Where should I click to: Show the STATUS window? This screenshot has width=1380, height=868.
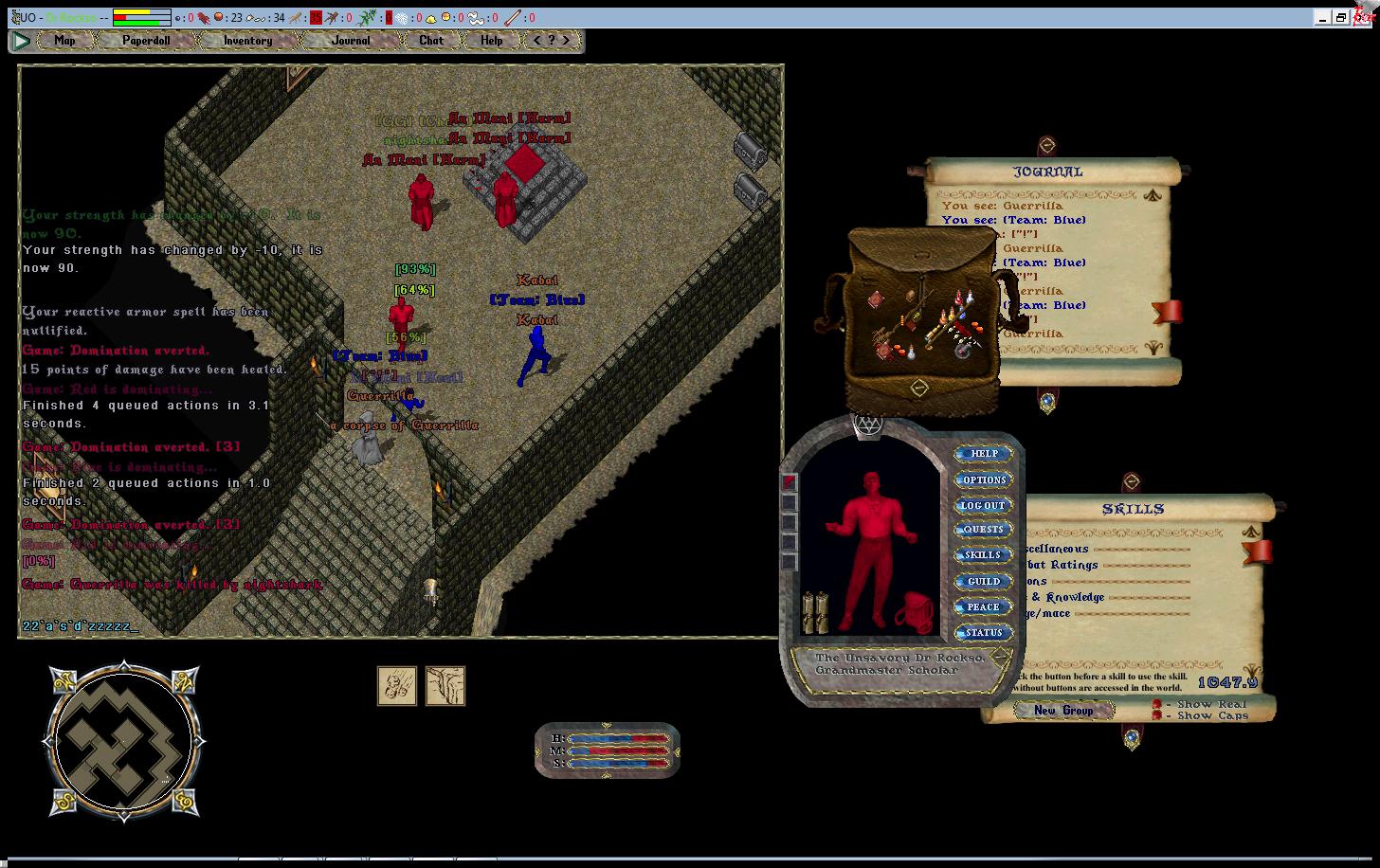coord(983,633)
